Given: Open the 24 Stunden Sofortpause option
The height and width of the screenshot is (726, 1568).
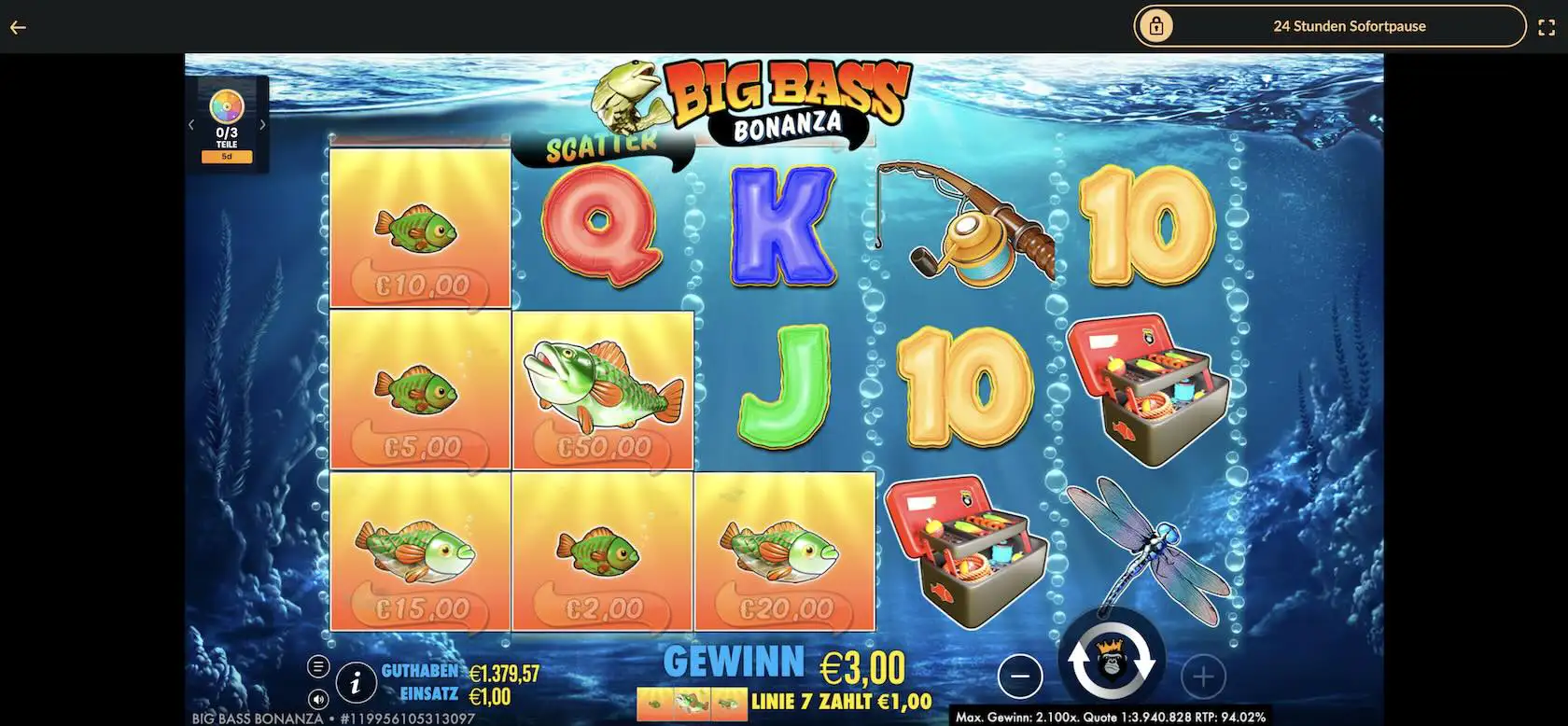Looking at the screenshot, I should coord(1349,25).
